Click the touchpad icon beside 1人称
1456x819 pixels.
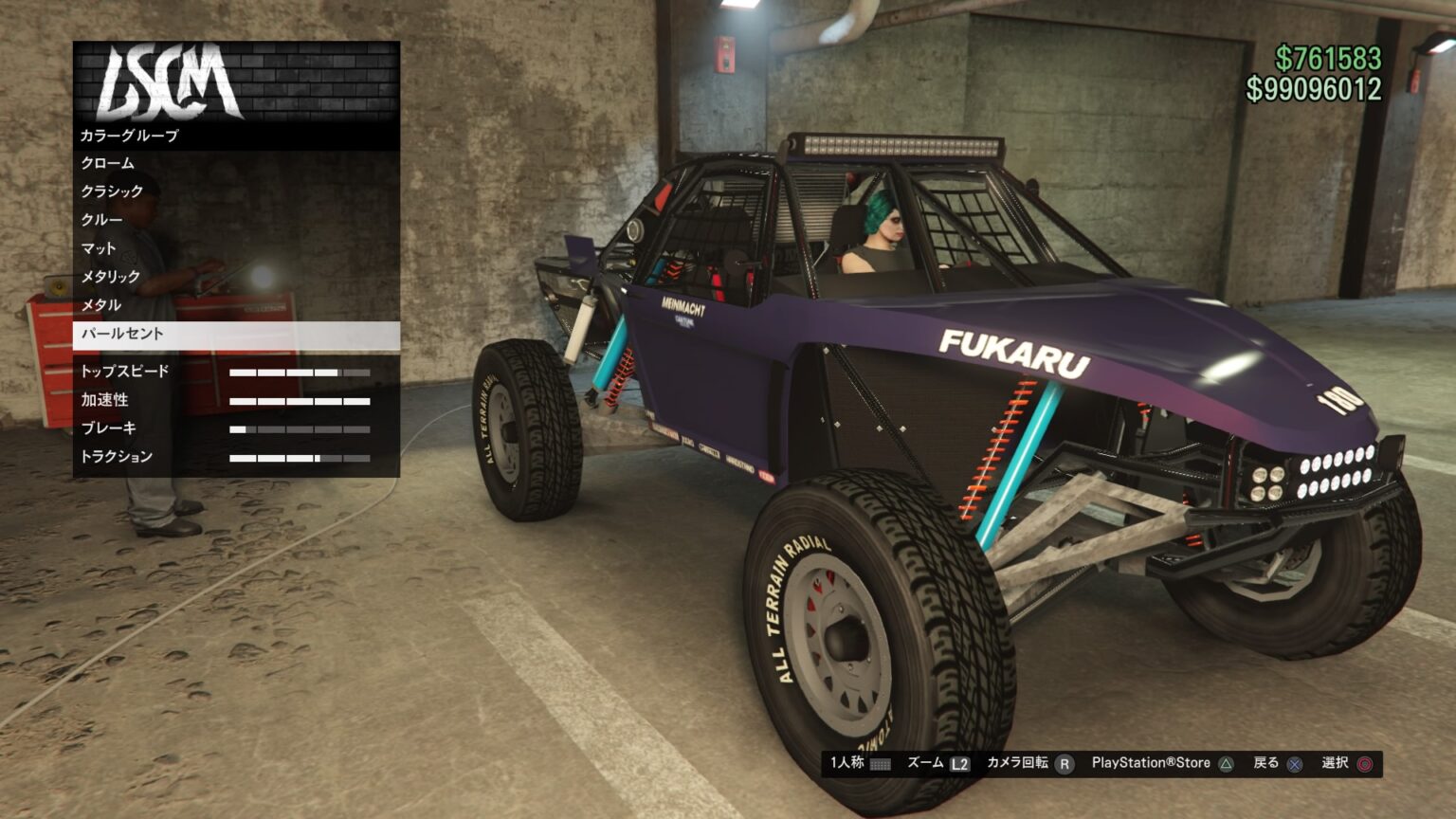pos(882,763)
